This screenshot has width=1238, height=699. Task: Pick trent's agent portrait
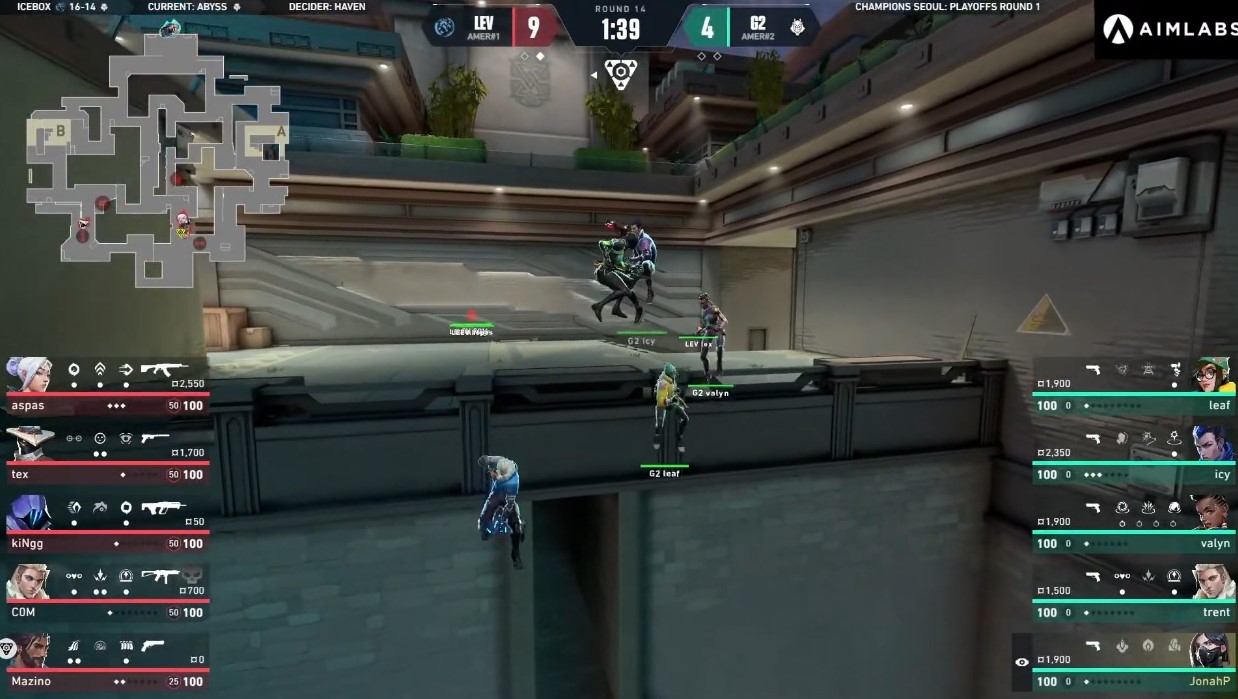pyautogui.click(x=1211, y=582)
